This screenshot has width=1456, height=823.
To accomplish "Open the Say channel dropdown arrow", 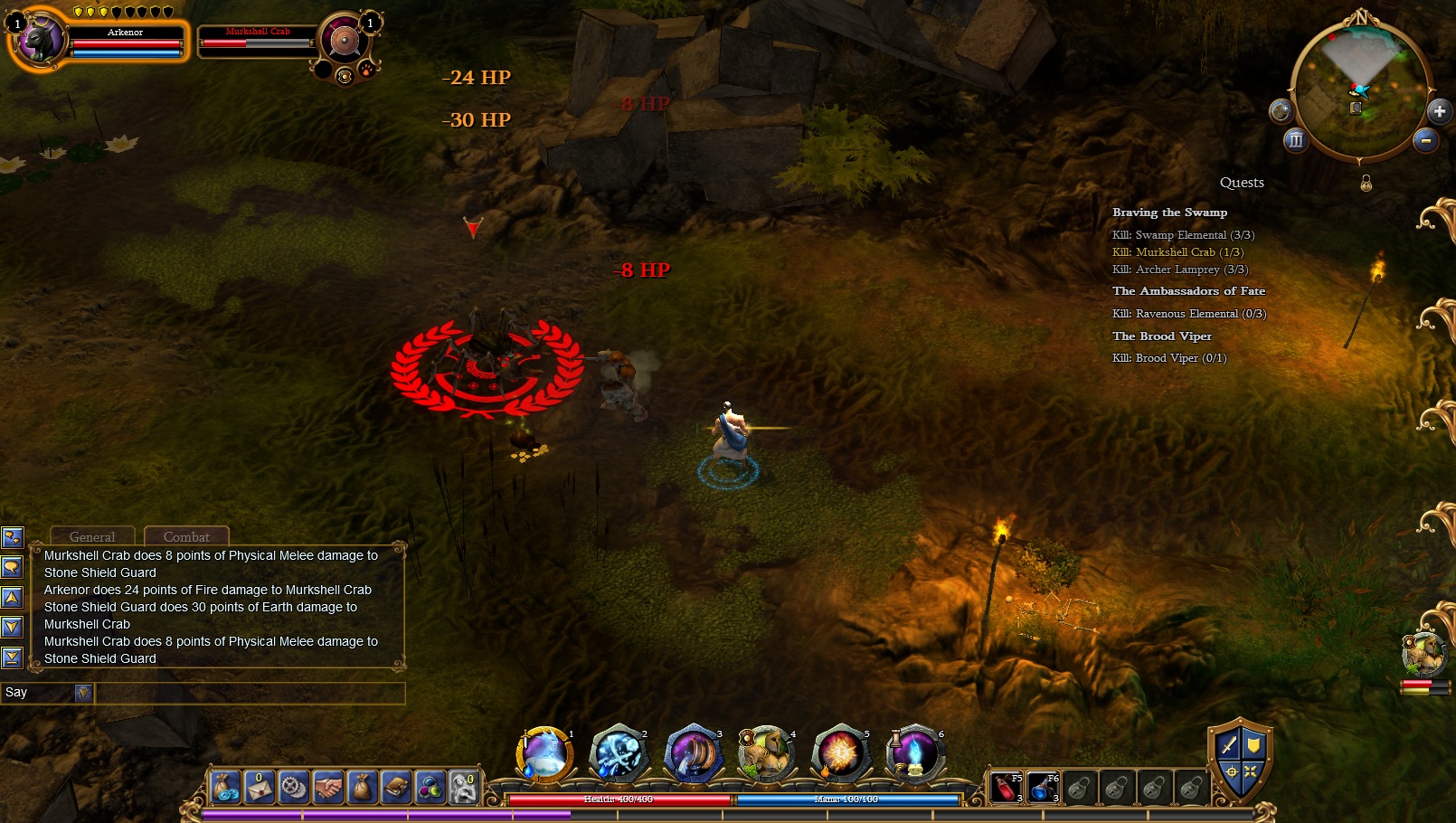I will coord(83,693).
